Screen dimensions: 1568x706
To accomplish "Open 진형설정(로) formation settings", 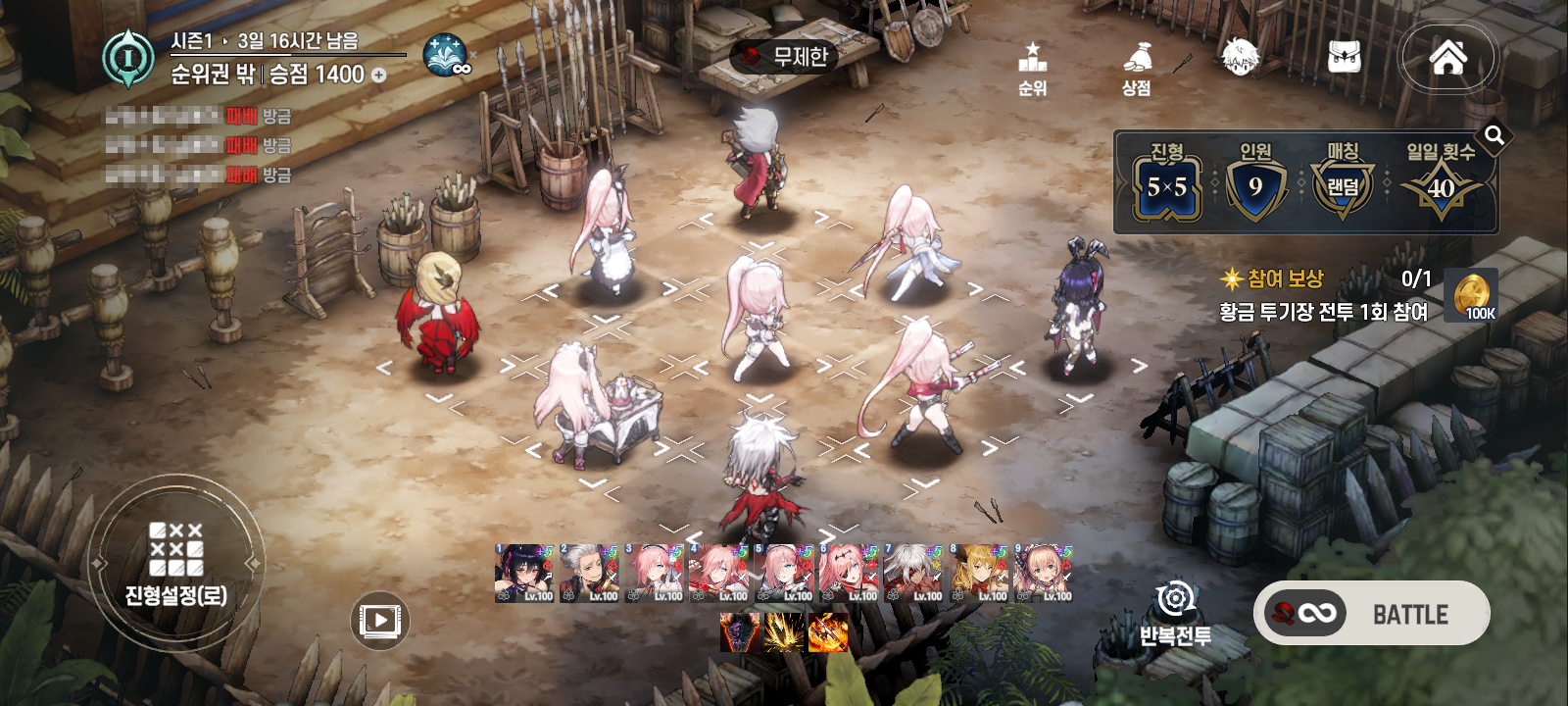I will click(x=176, y=562).
